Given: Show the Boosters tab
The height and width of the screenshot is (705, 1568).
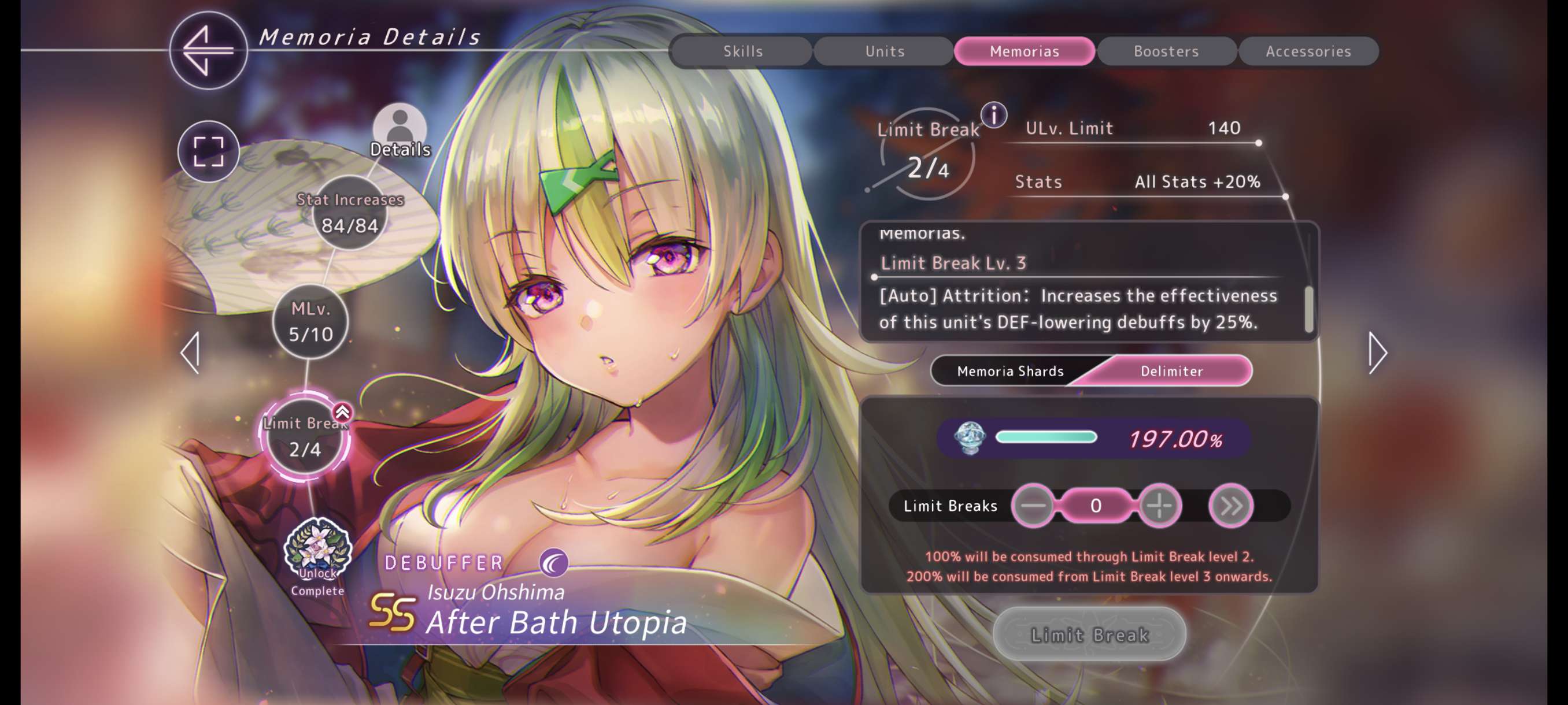Looking at the screenshot, I should [x=1166, y=51].
